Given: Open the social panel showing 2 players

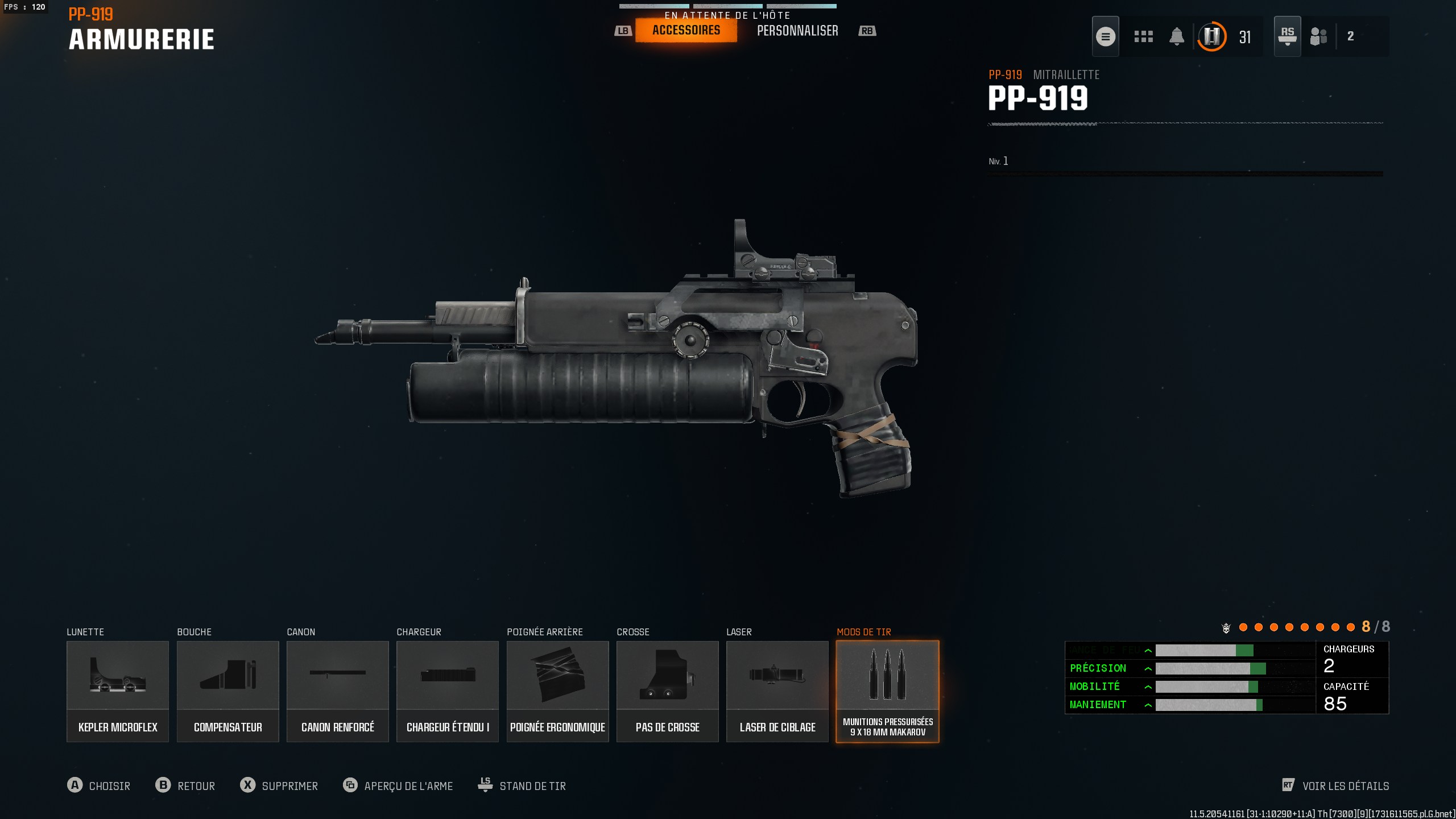Looking at the screenshot, I should 1318,36.
